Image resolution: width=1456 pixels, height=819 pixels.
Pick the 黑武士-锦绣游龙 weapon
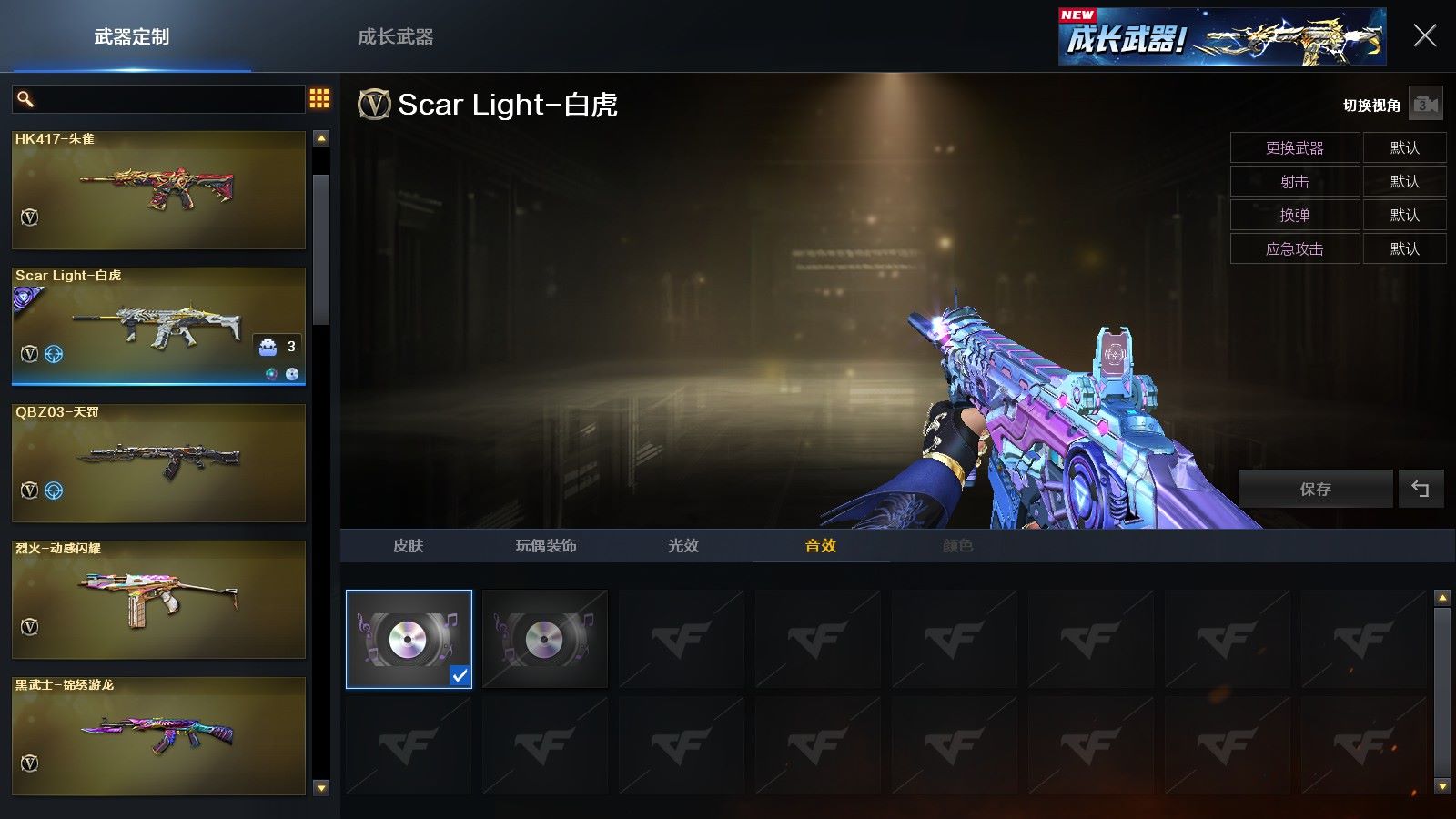[x=158, y=736]
